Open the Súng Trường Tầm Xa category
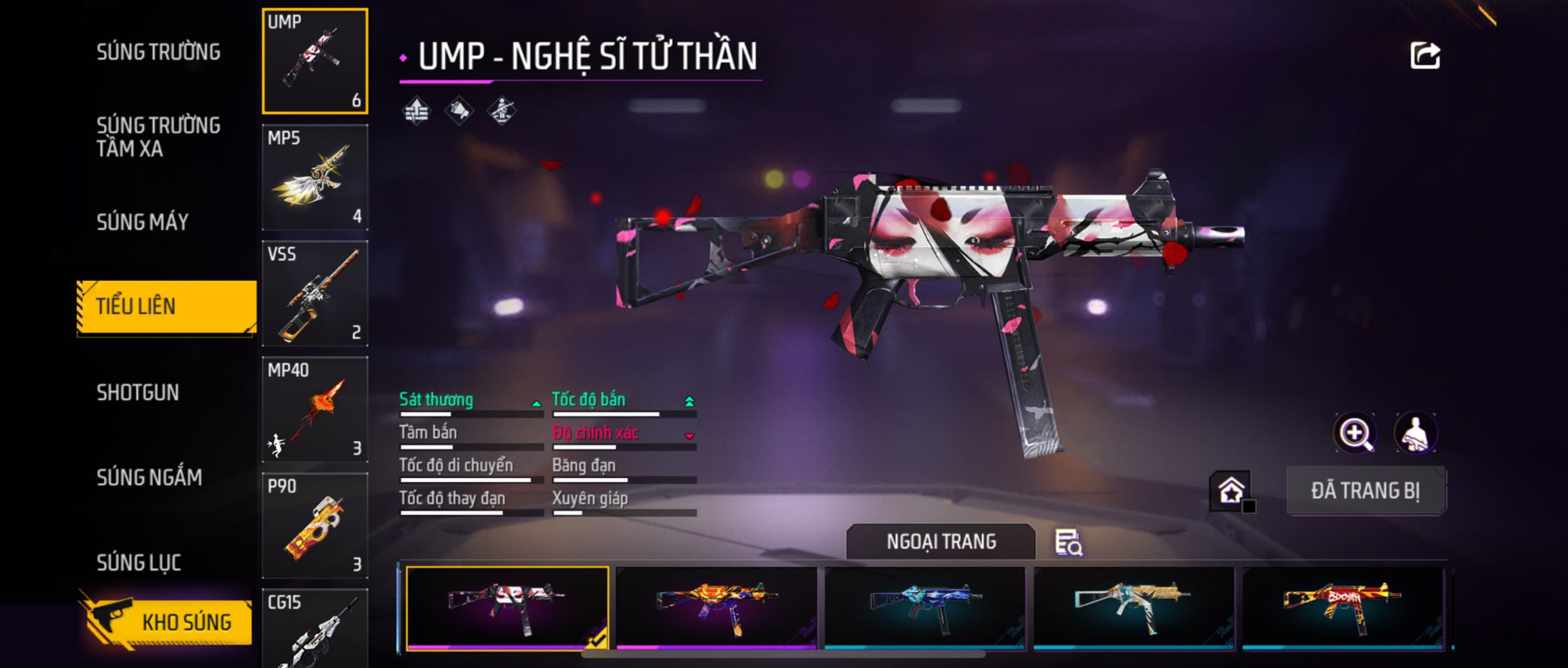 click(158, 136)
